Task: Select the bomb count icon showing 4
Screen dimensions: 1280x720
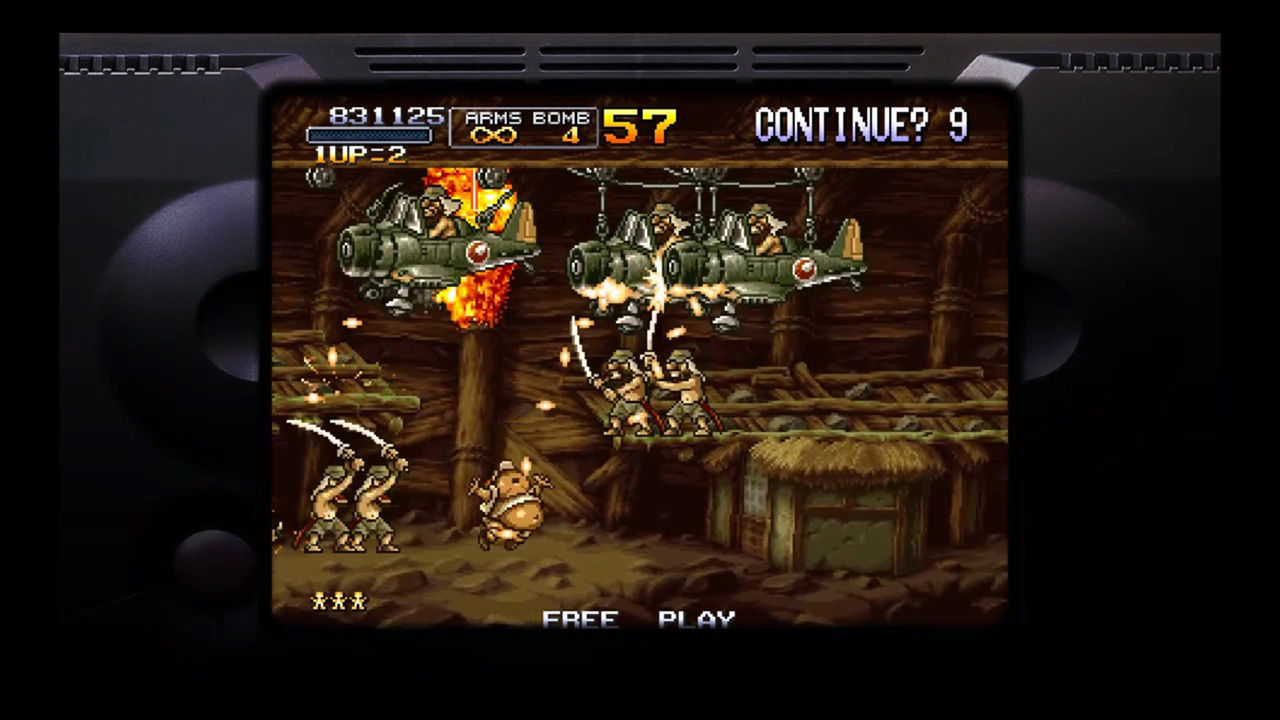Action: pyautogui.click(x=570, y=137)
